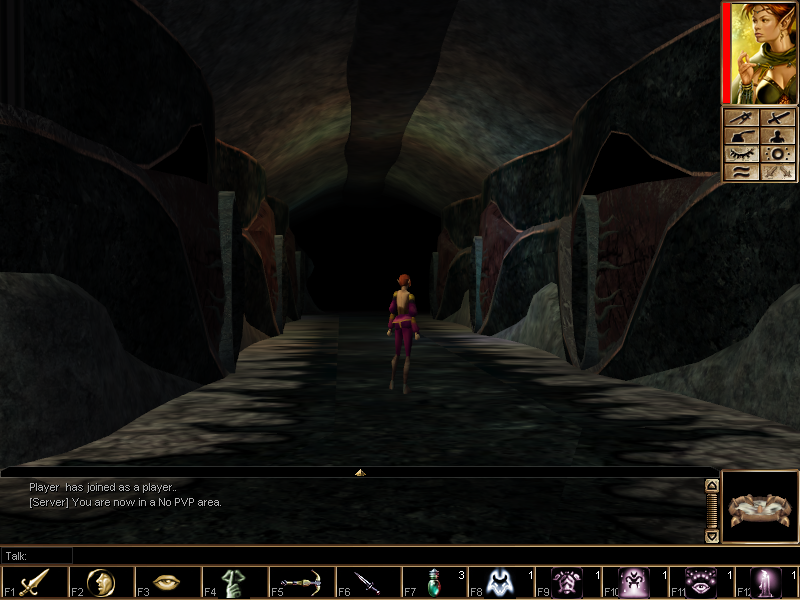Viewport: 800px width, 600px height.
Task: Expand the chat window with the small arrow
Action: (x=360, y=472)
